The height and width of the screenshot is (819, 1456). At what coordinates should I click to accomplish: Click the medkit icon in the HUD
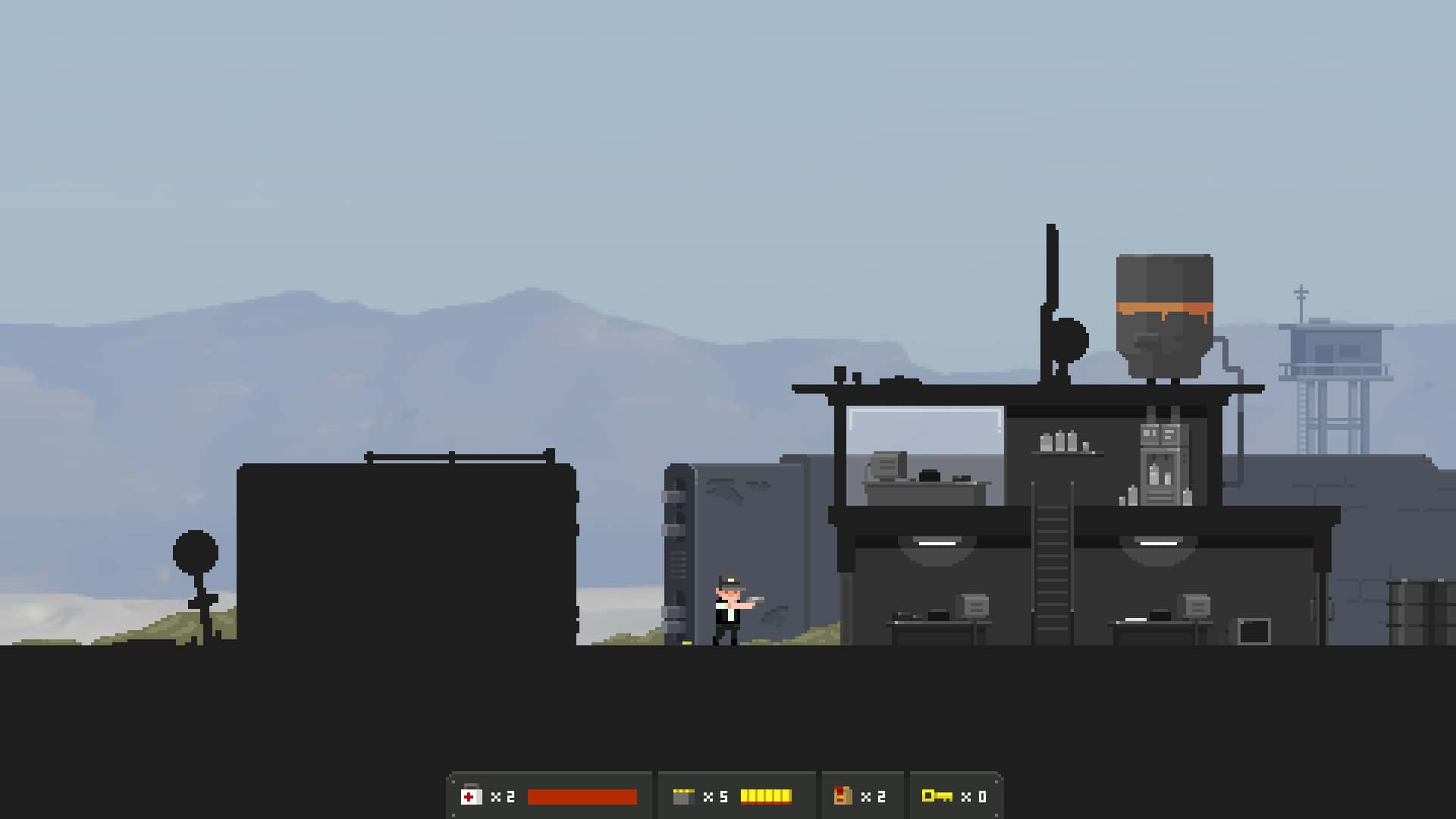click(471, 795)
